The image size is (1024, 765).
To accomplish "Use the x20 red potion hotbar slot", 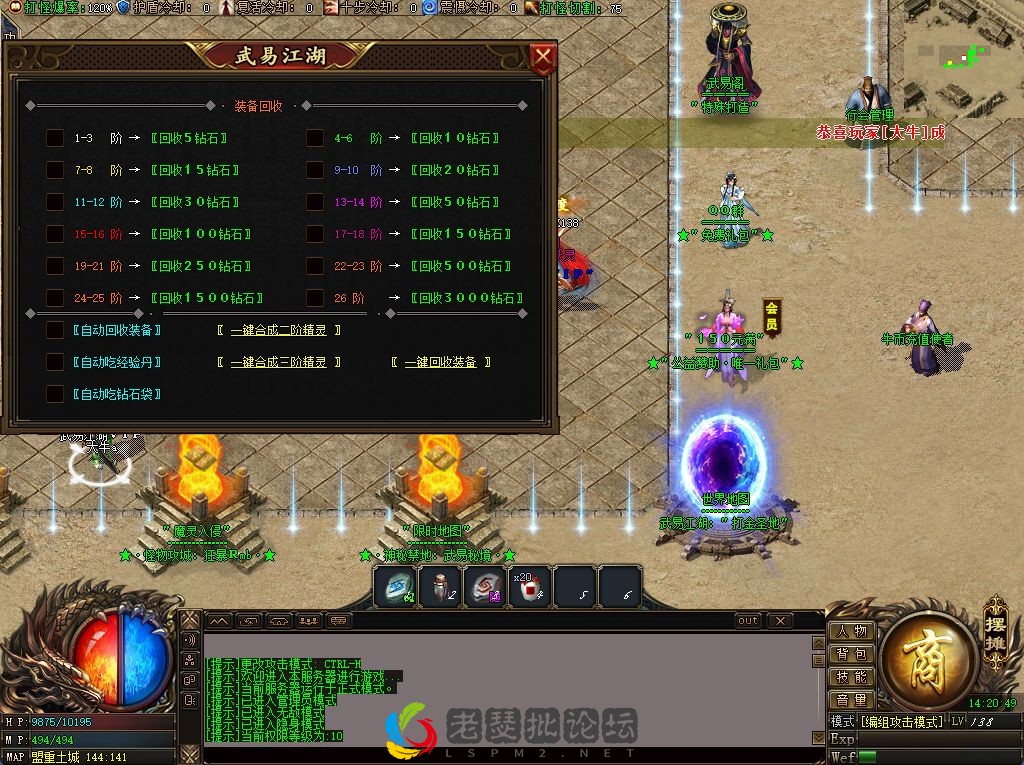I will (530, 588).
